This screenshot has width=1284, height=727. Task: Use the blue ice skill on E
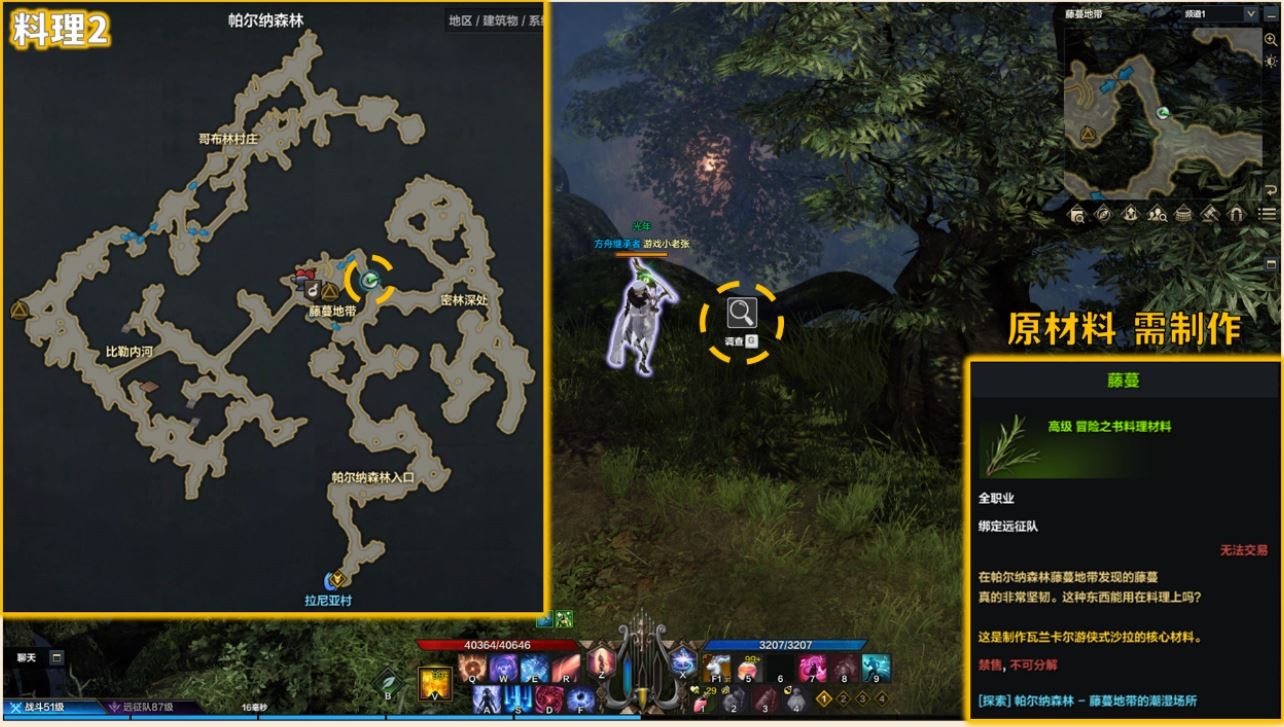534,667
